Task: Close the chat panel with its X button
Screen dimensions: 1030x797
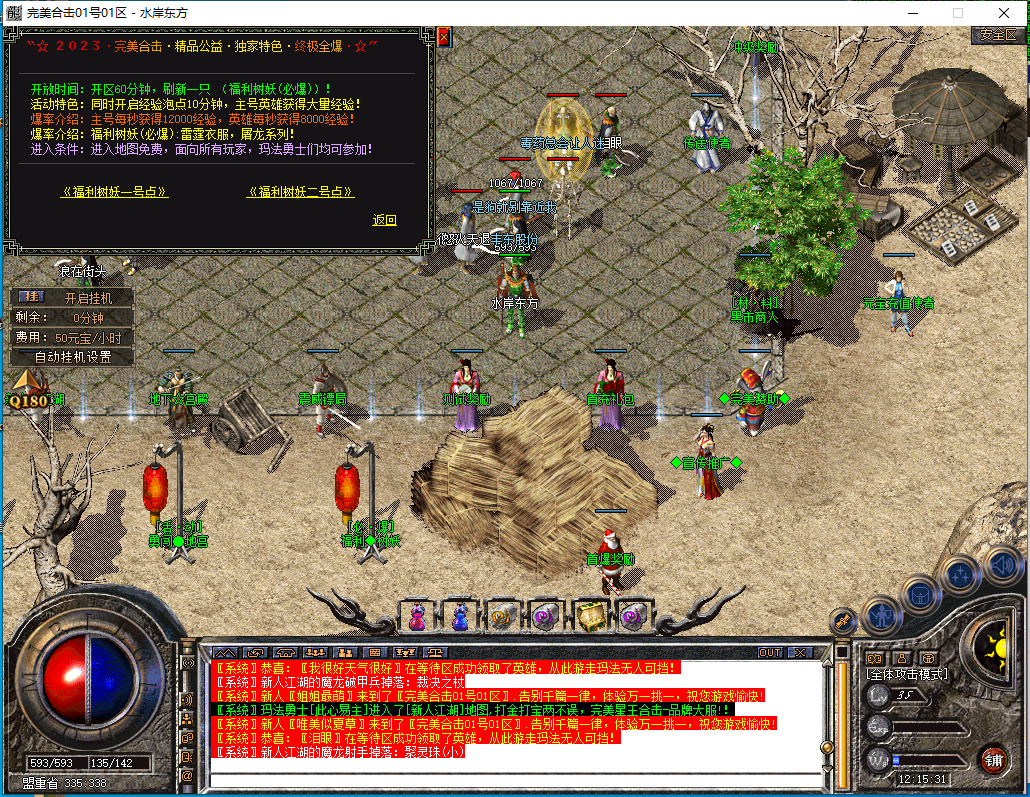Action: point(800,652)
